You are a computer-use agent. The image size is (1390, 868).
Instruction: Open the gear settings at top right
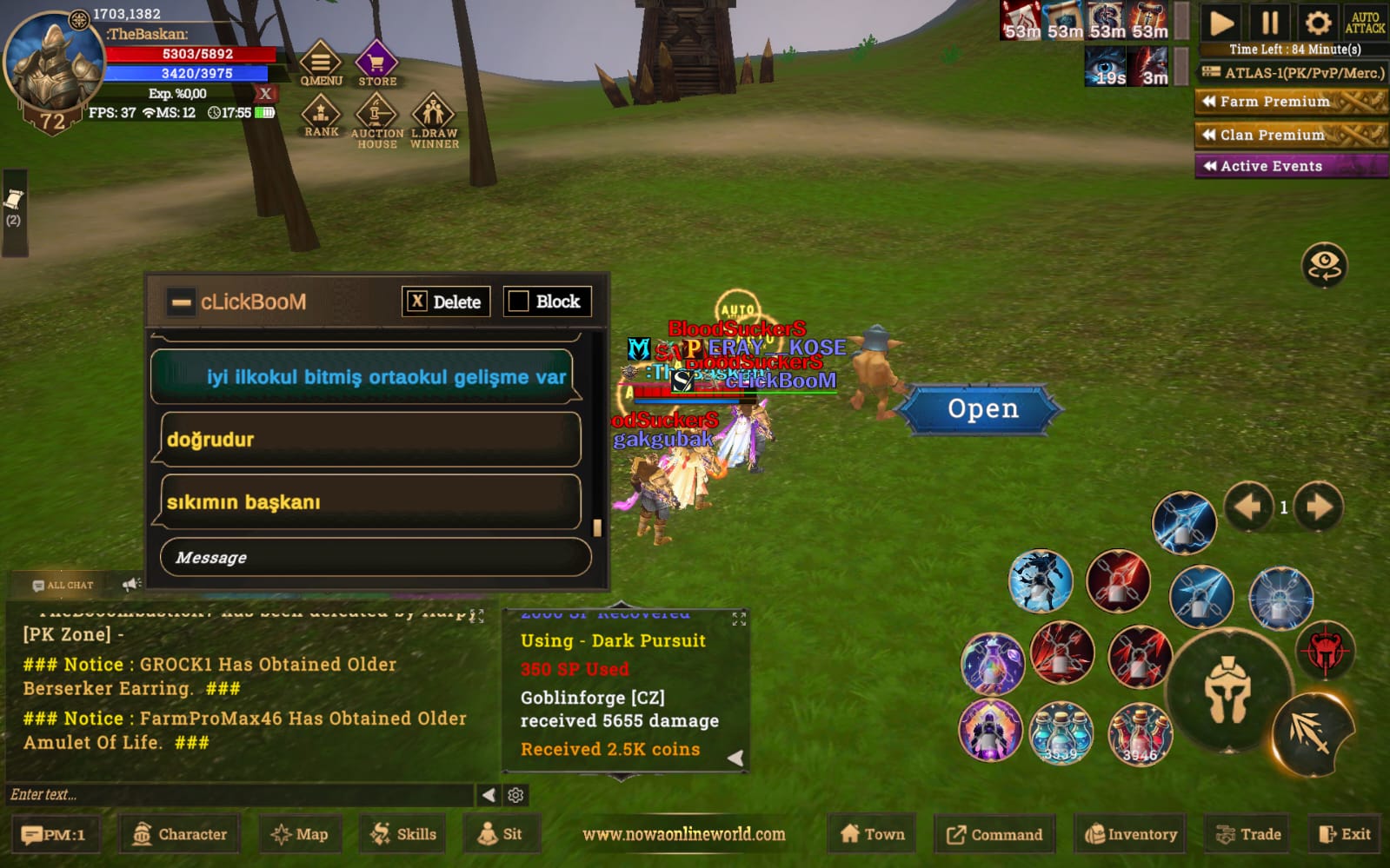[1318, 23]
